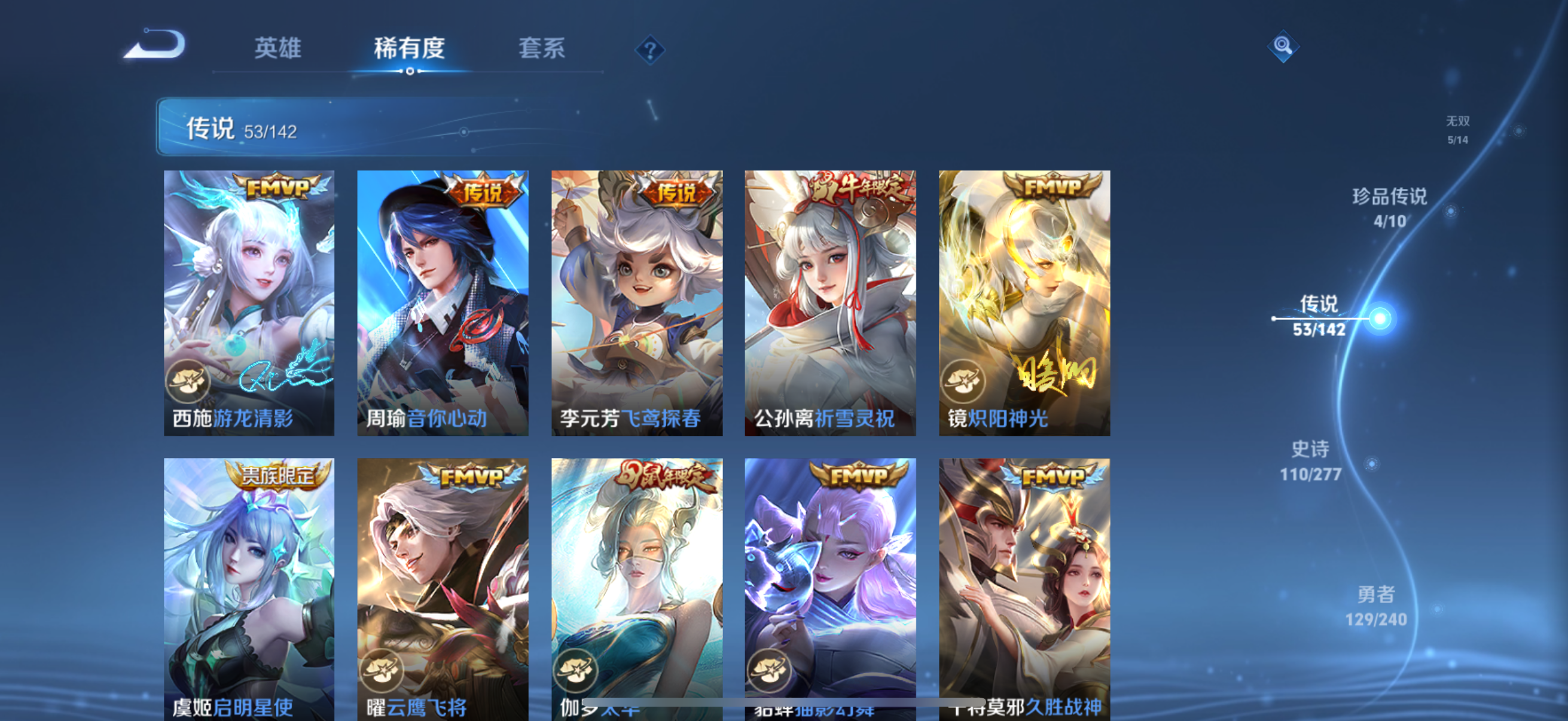Open the search magnifier icon
The height and width of the screenshot is (721, 1568).
1283,45
